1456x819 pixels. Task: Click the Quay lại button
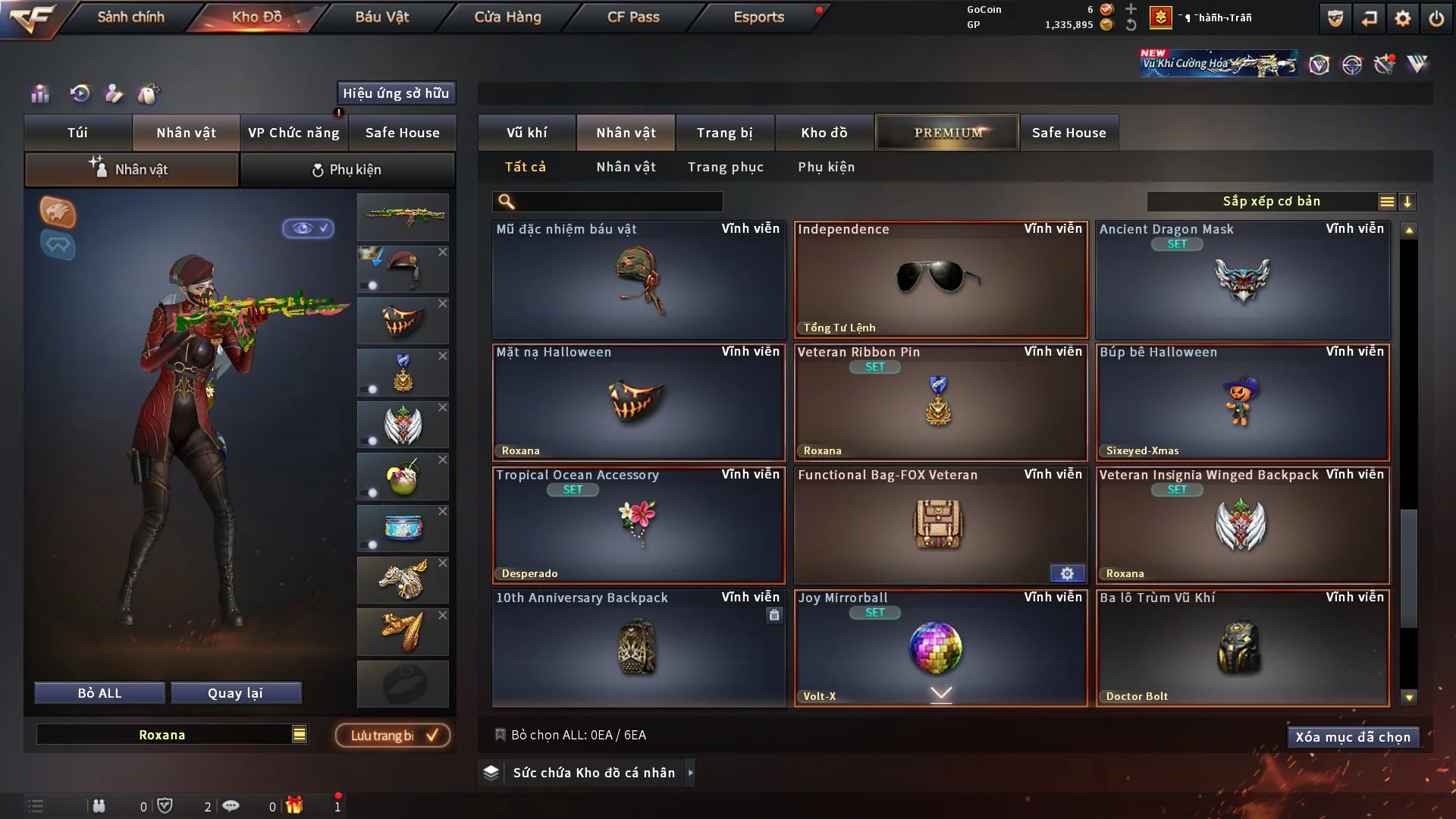point(235,693)
